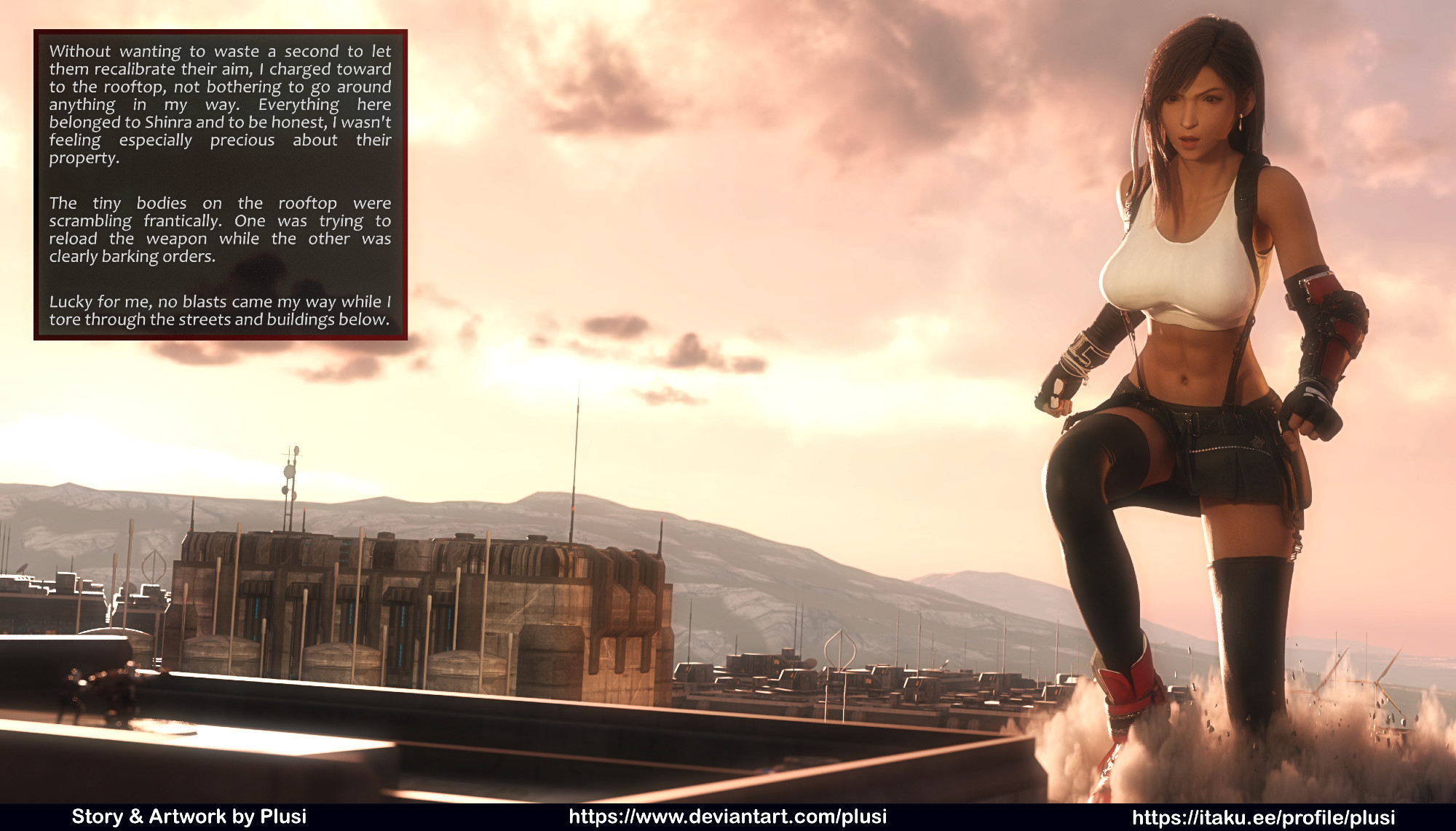Open the itaku.ee/profile/plusi link
This screenshot has width=1456, height=831.
[1263, 817]
